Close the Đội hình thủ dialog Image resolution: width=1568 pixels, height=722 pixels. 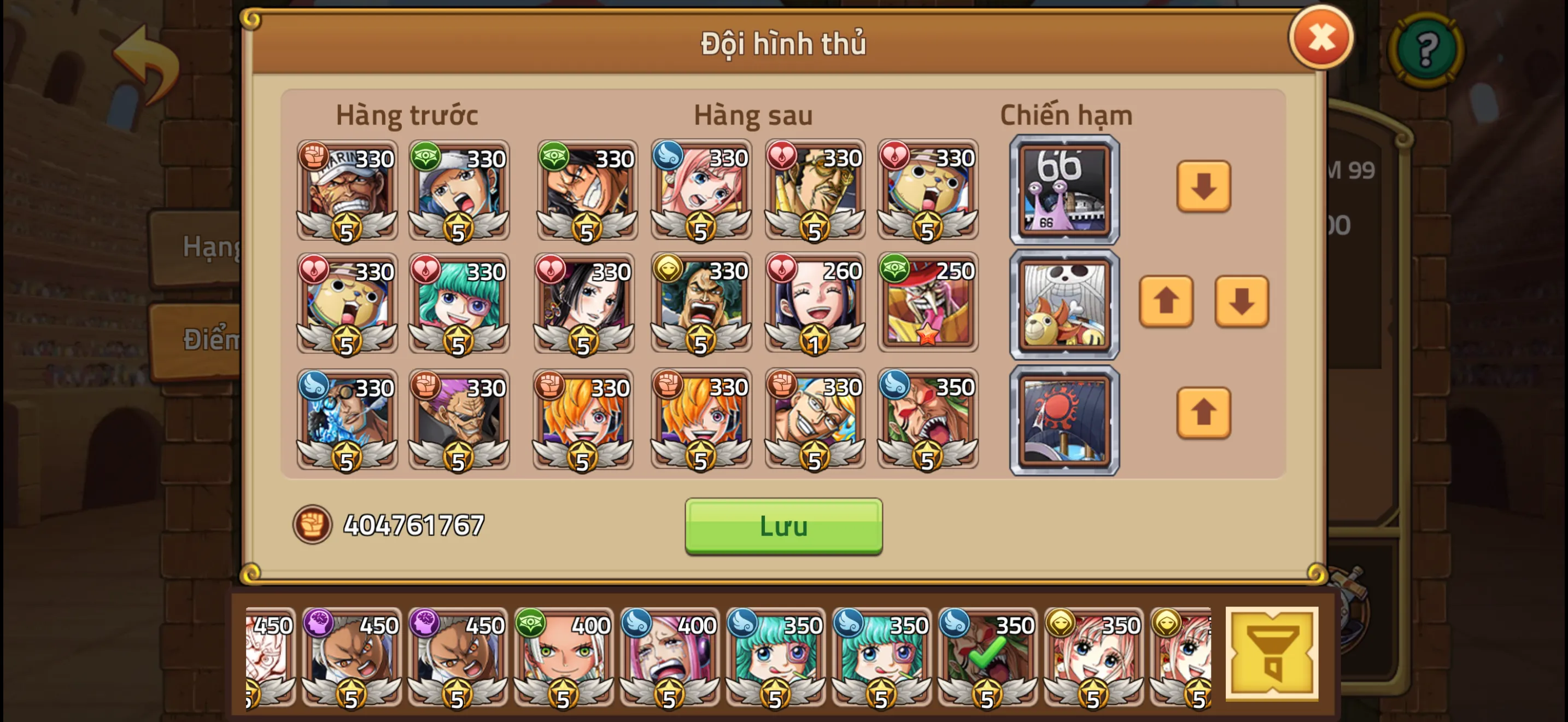pos(1321,40)
